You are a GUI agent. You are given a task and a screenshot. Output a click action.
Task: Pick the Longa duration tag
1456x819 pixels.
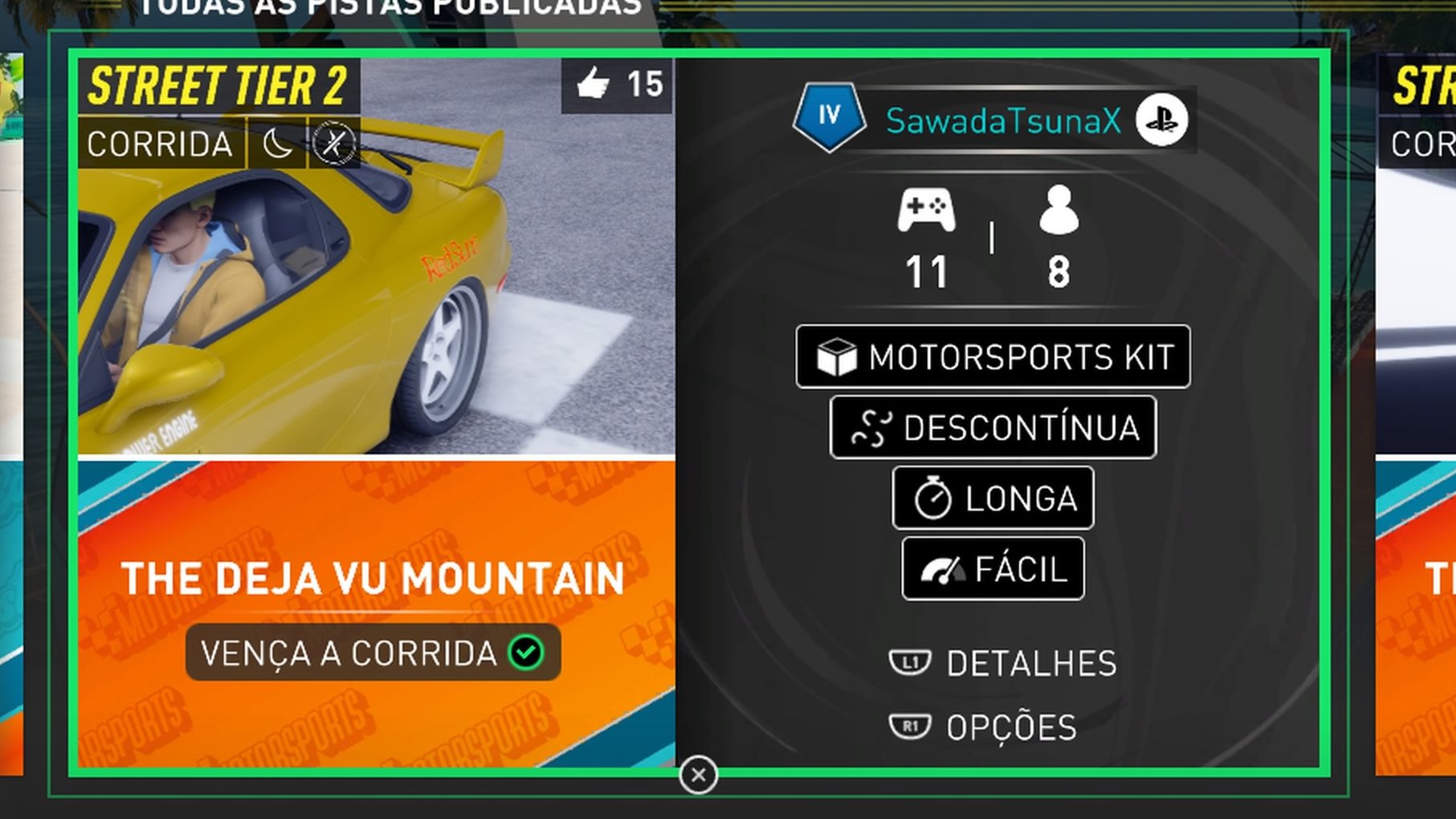[x=993, y=499]
